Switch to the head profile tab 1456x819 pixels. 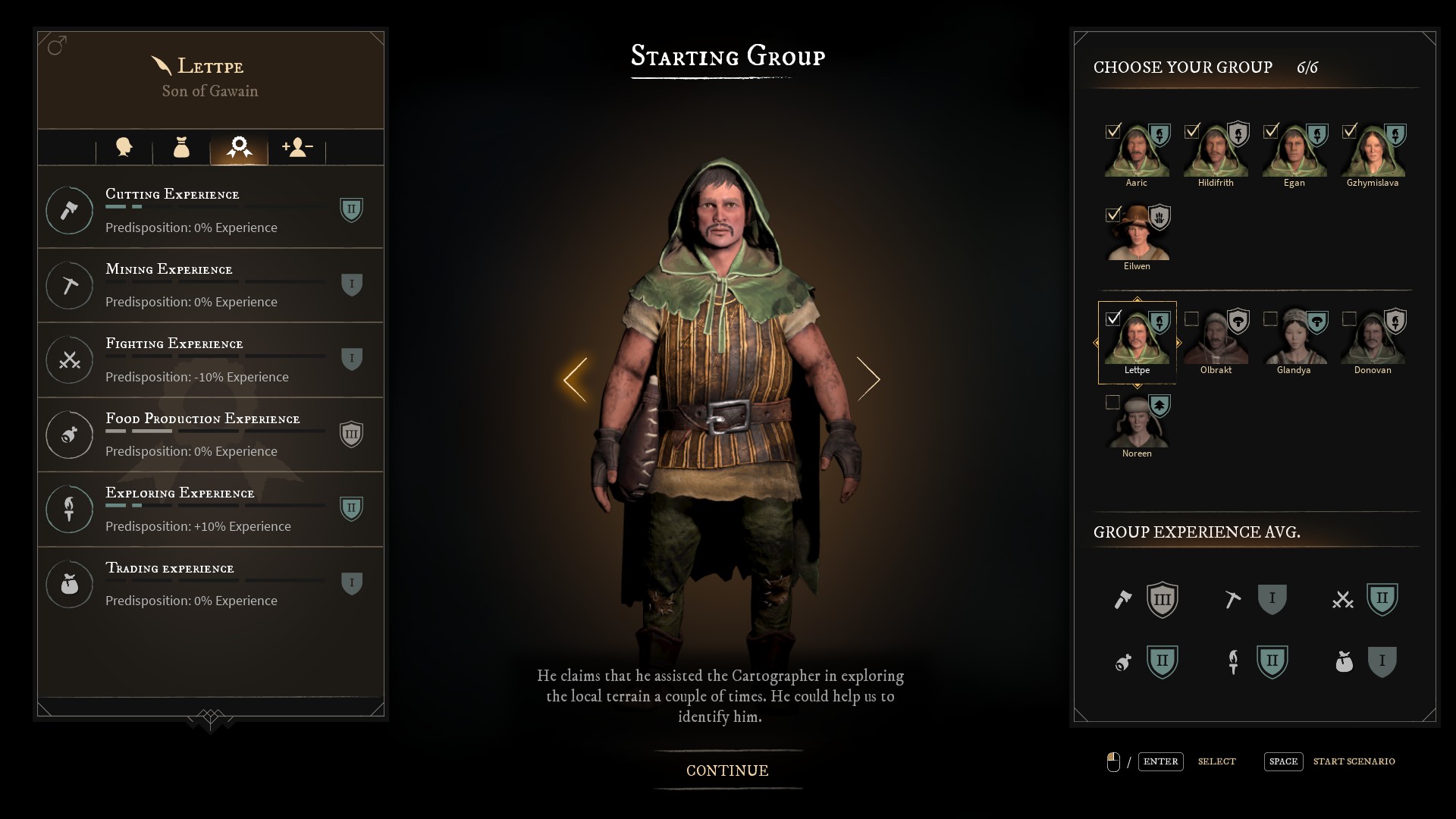124,147
